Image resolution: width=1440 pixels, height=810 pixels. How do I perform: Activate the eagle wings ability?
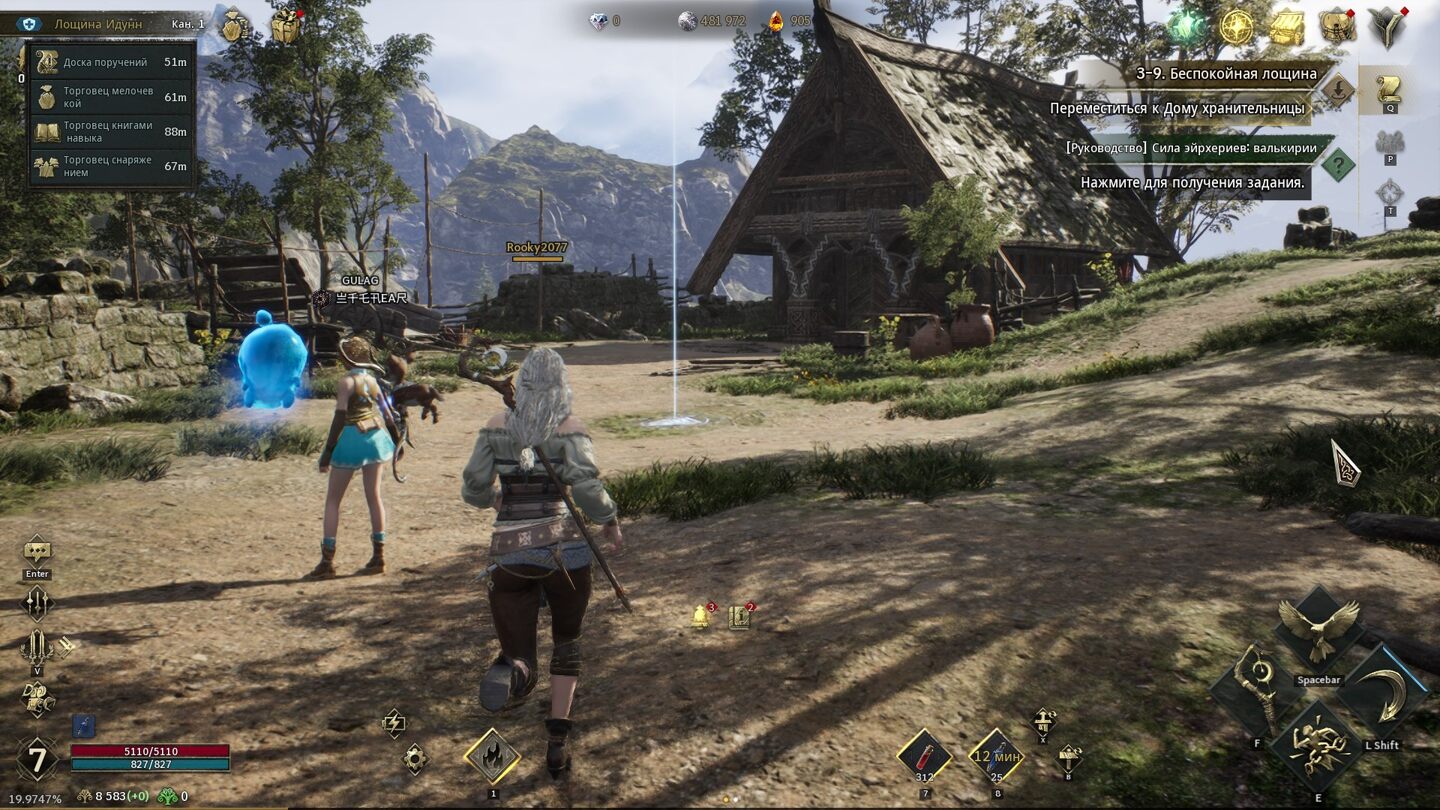[1319, 630]
